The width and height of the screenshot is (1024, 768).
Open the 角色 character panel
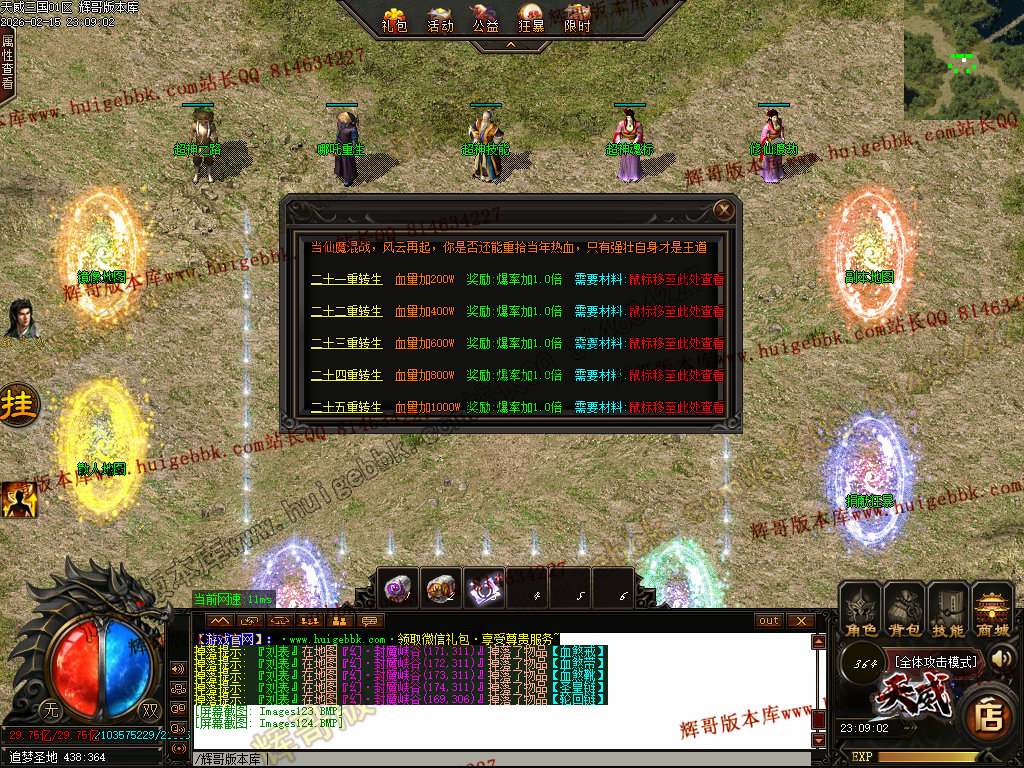click(x=861, y=611)
